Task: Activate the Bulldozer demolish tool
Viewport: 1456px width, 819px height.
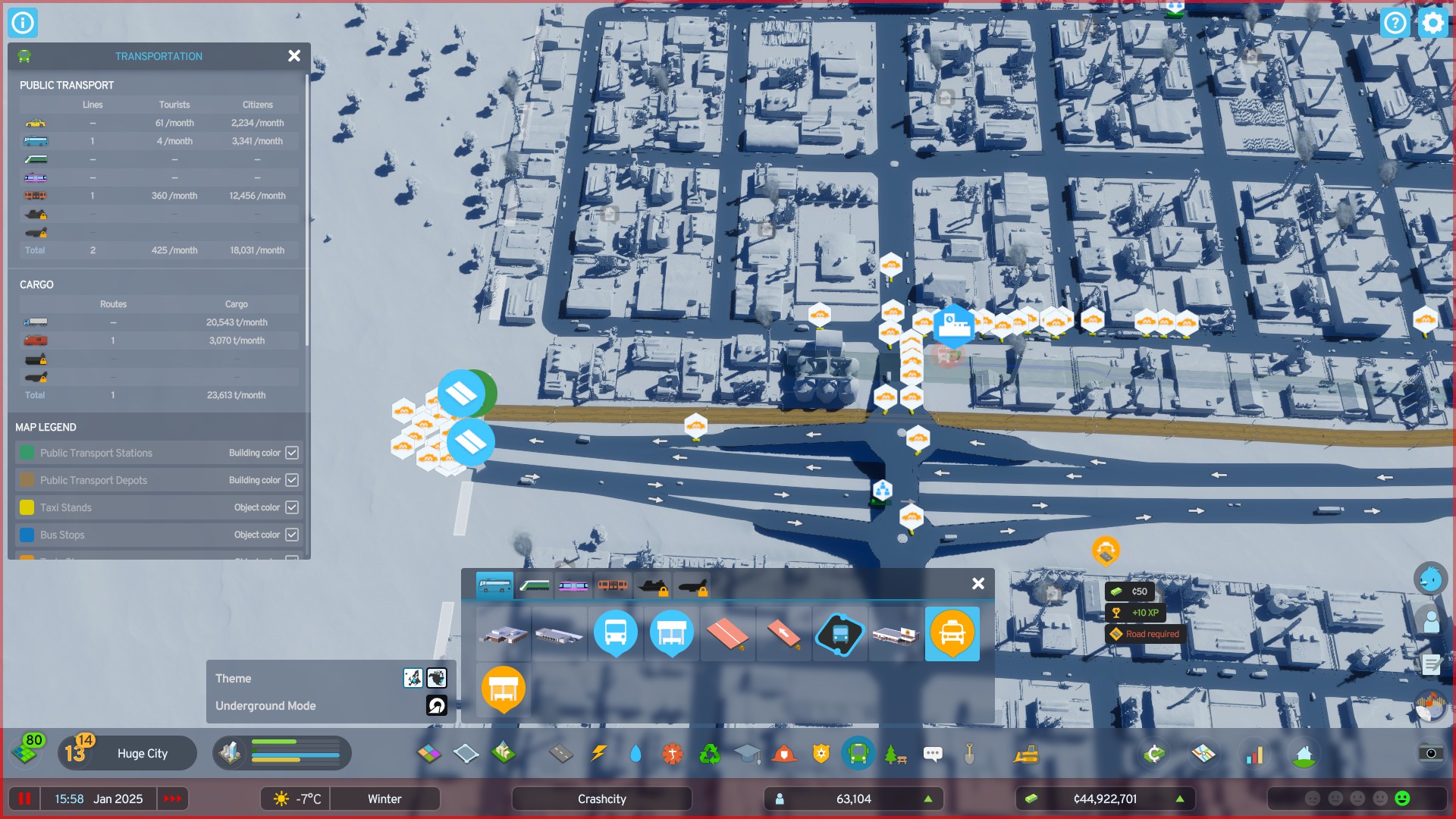Action: pos(1028,754)
